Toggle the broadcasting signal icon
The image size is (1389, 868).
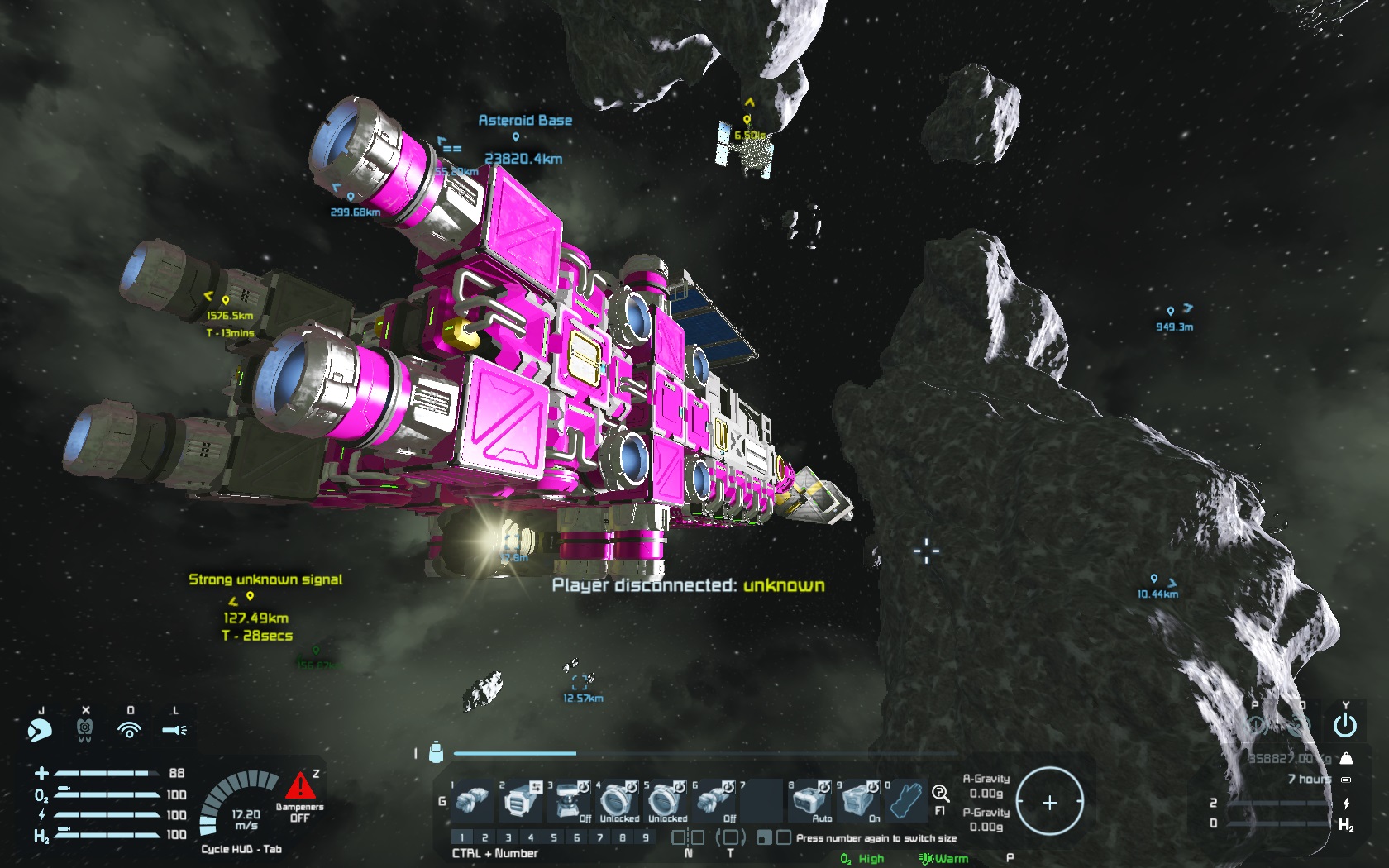pyautogui.click(x=129, y=730)
